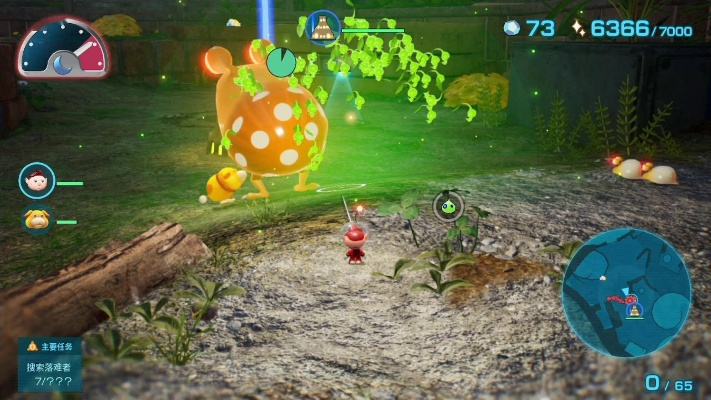Select the captain portrait icon

tap(36, 181)
